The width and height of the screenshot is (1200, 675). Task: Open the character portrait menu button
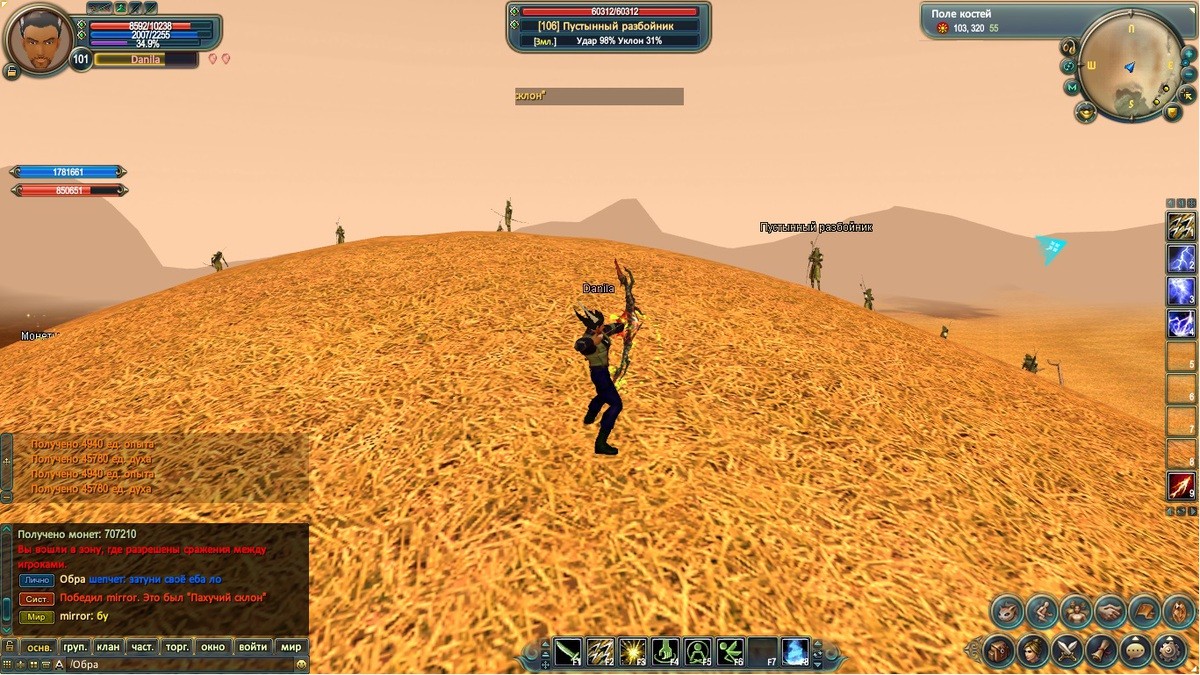[x=11, y=71]
